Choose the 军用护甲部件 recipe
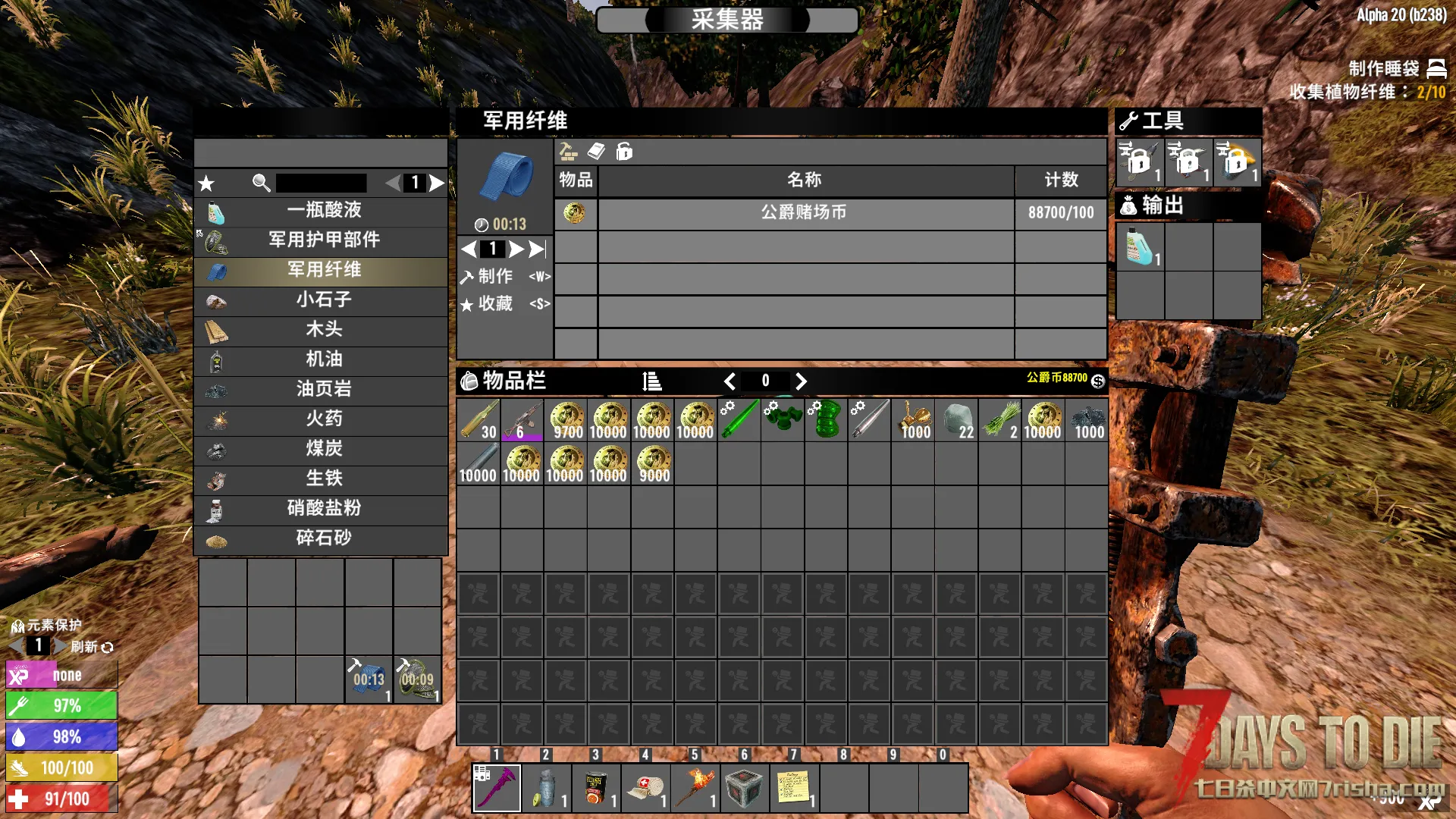The width and height of the screenshot is (1456, 819). coord(323,240)
